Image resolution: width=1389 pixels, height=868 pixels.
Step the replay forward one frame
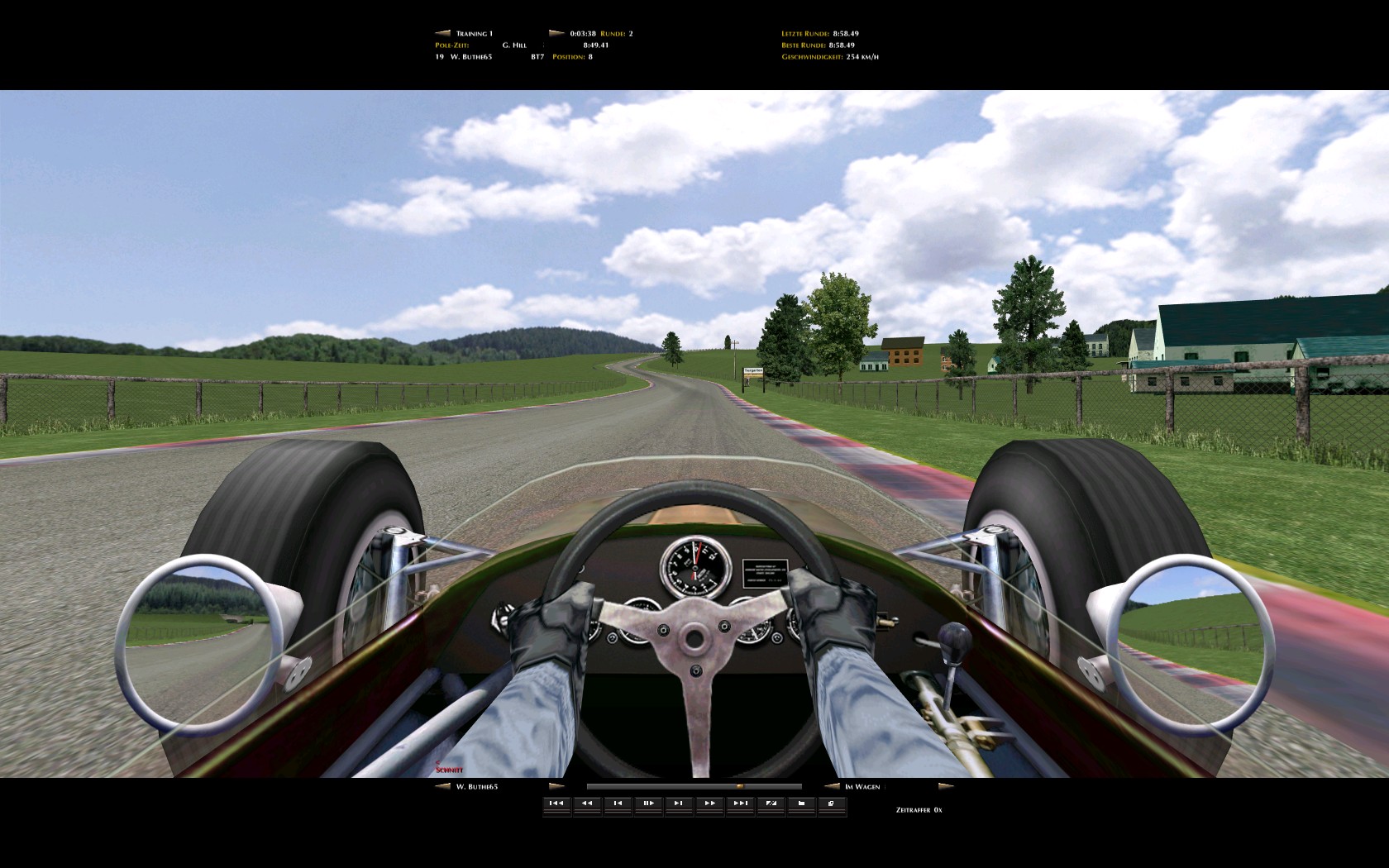click(x=679, y=804)
